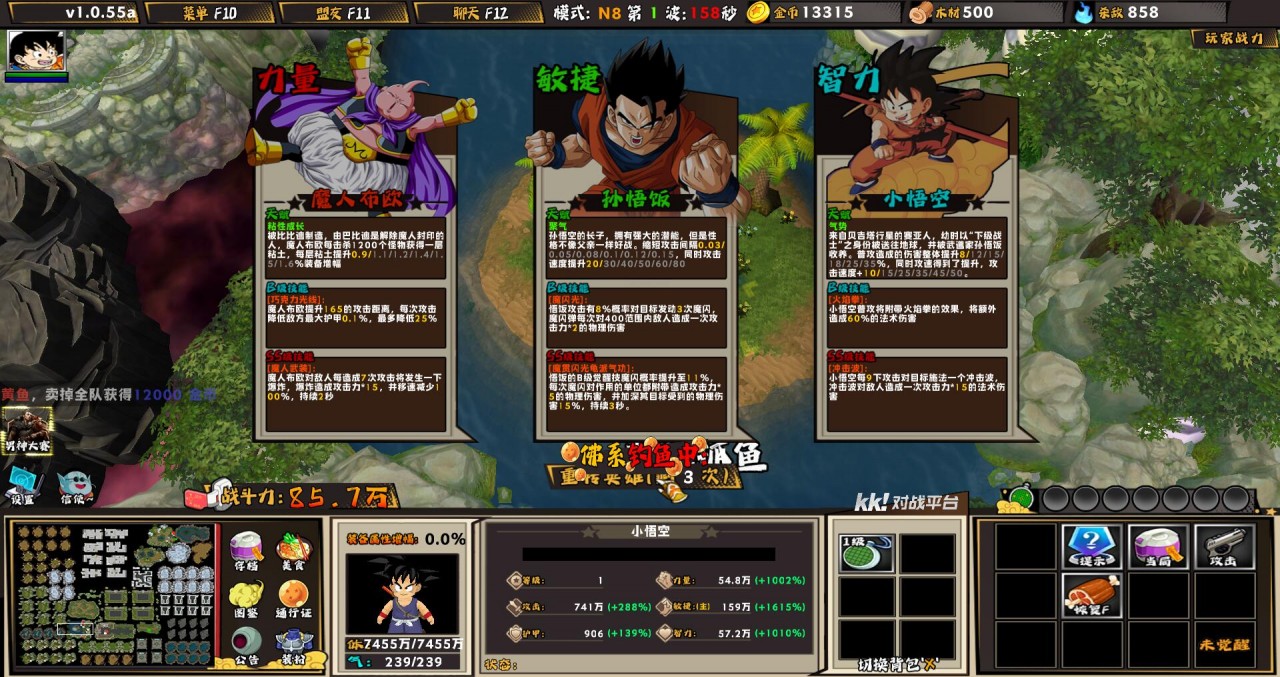Open the 装扮 costume icon
The image size is (1280, 677).
[292, 644]
